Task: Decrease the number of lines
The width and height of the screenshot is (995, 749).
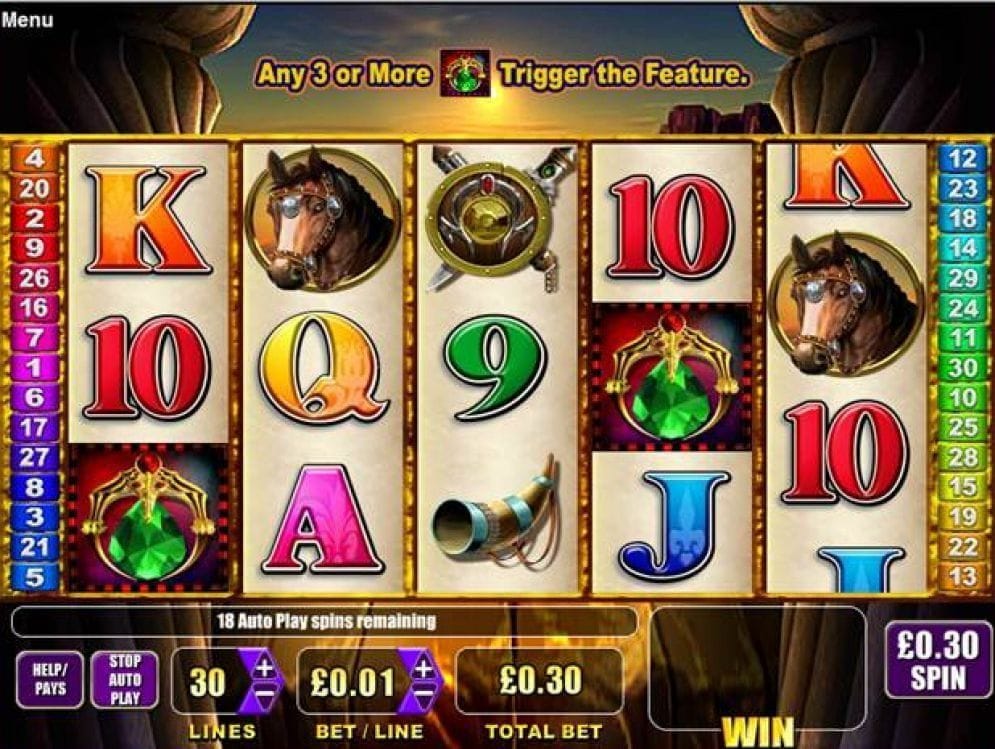Action: [x=265, y=693]
